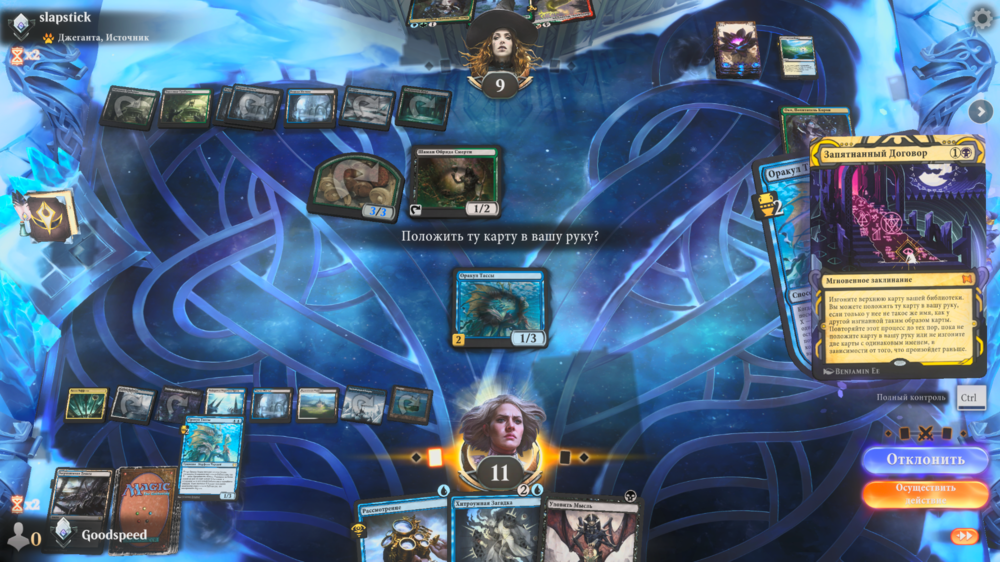The width and height of the screenshot is (1000, 562).
Task: Click the orange fast-forward arrows button
Action: (964, 536)
